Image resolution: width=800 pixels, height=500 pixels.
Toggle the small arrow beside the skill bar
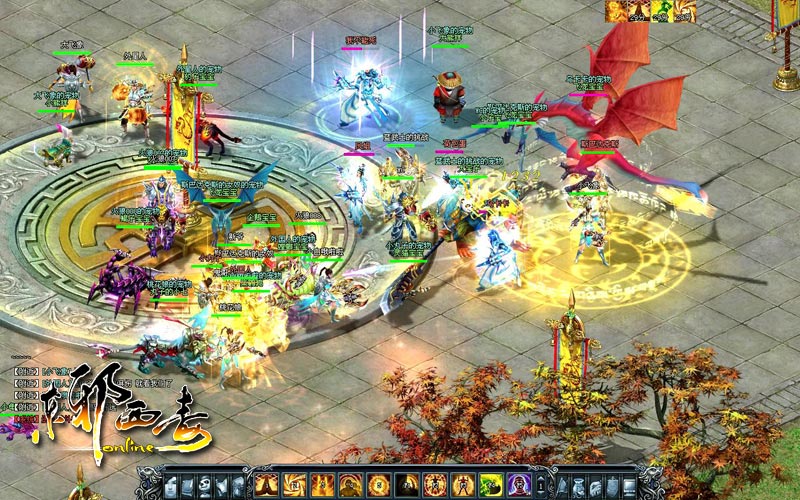pos(541,484)
